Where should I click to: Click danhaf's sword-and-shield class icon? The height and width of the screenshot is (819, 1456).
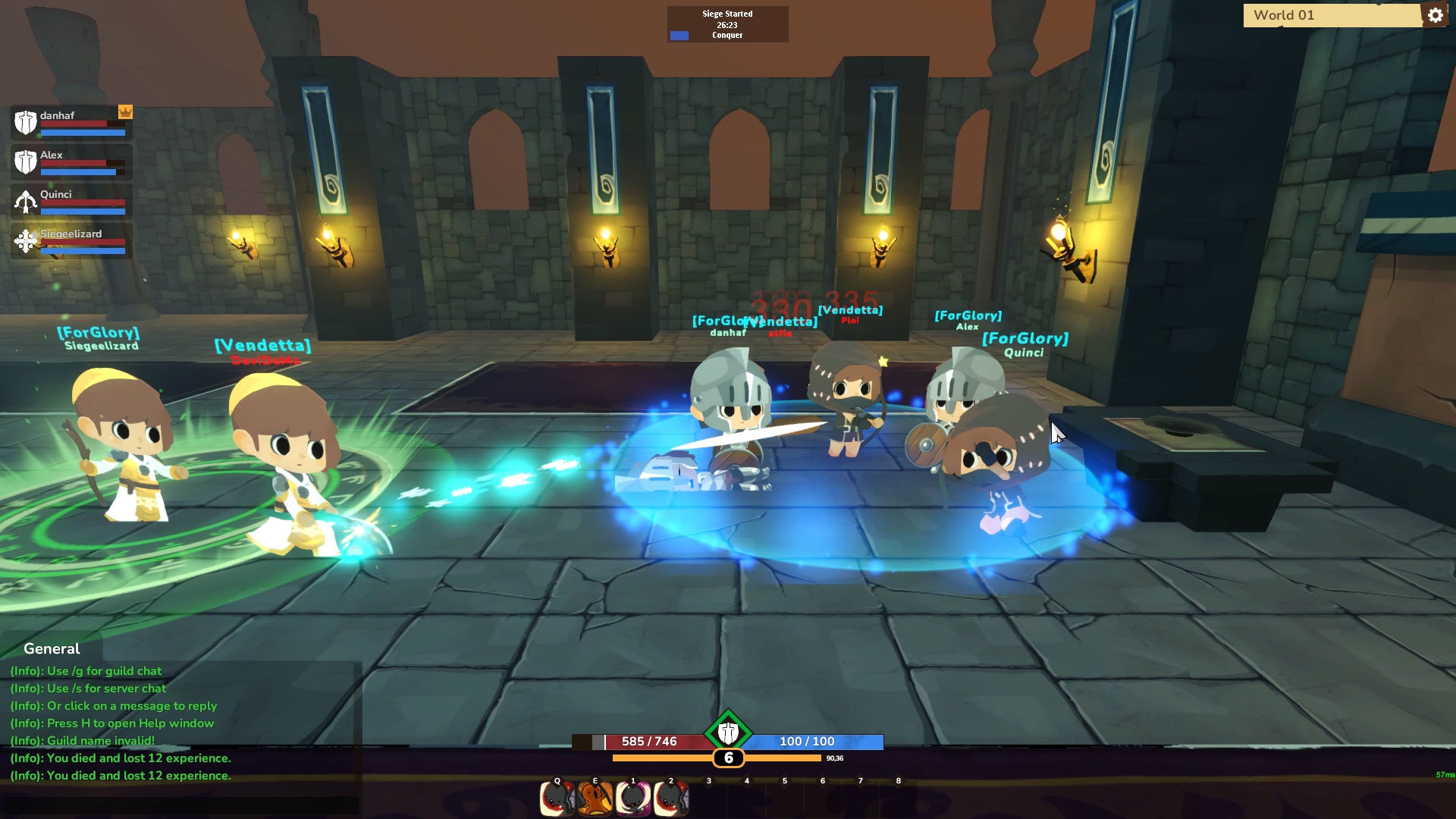25,123
